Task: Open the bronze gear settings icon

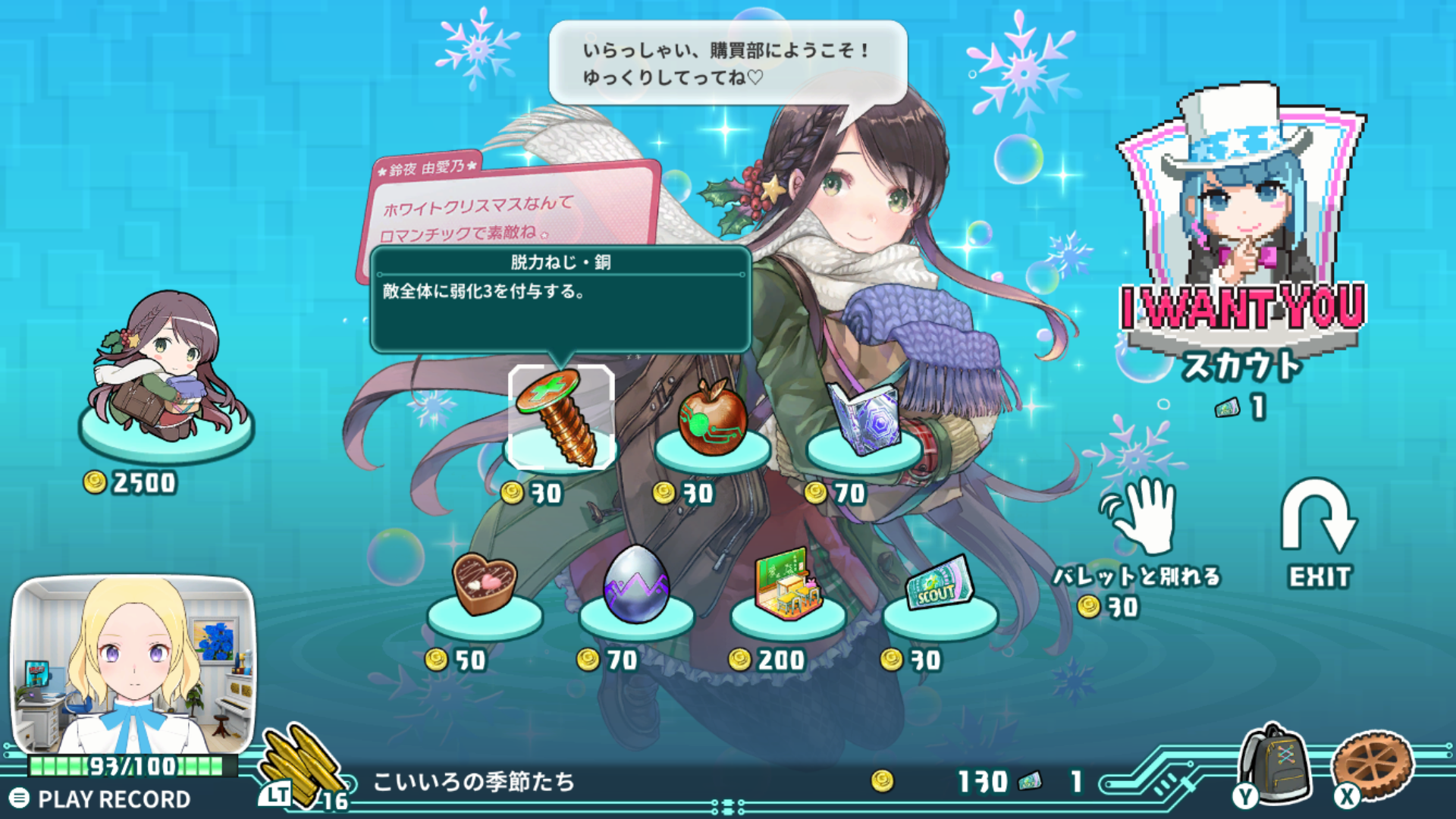Action: [x=1373, y=766]
